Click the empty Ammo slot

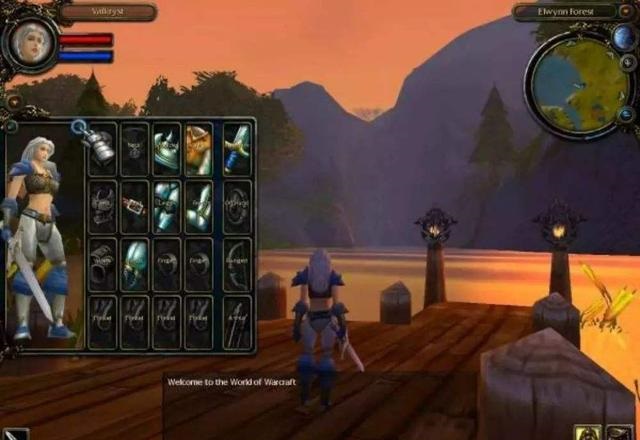236,322
